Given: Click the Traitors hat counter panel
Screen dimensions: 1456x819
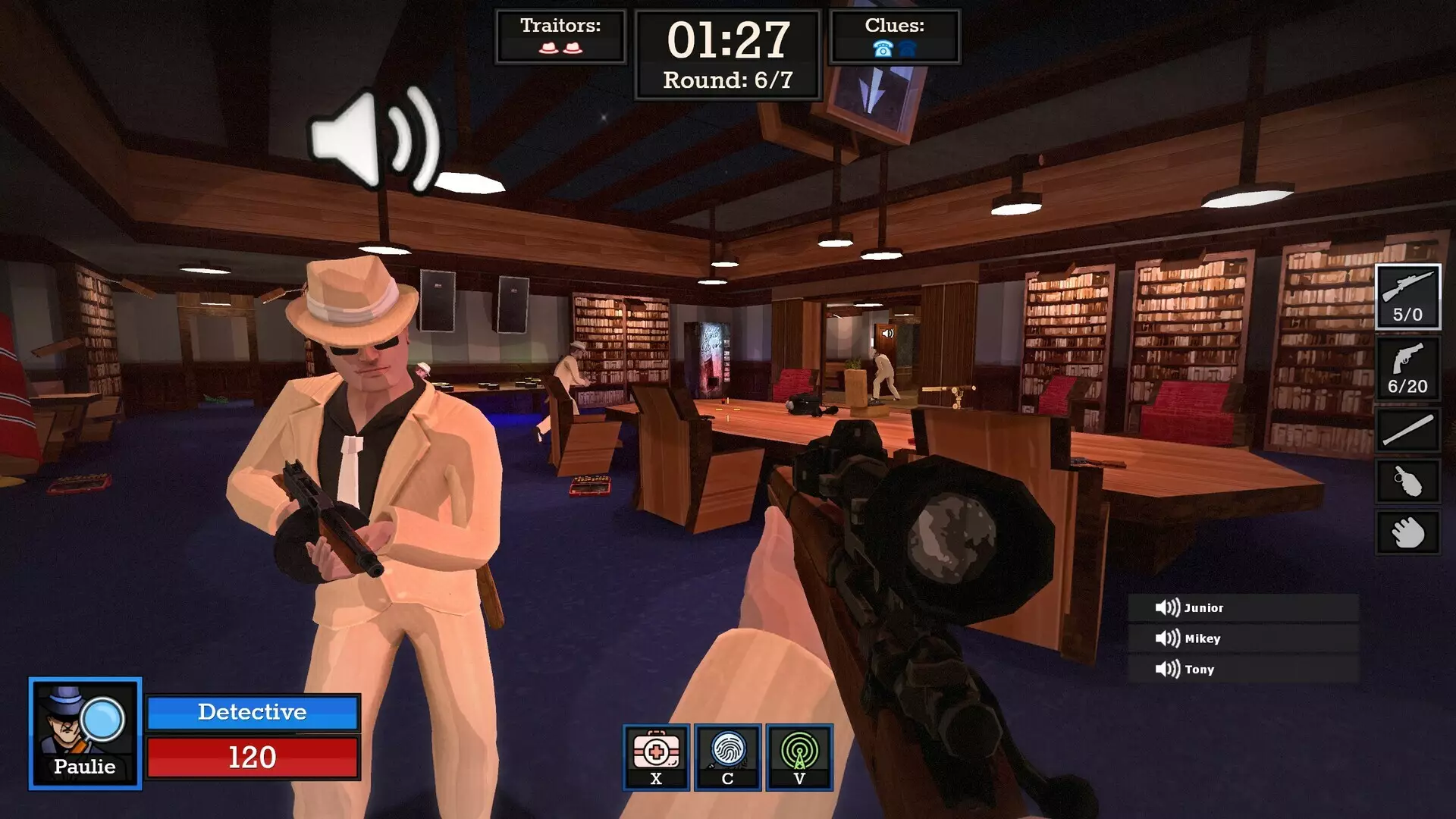Looking at the screenshot, I should [560, 36].
